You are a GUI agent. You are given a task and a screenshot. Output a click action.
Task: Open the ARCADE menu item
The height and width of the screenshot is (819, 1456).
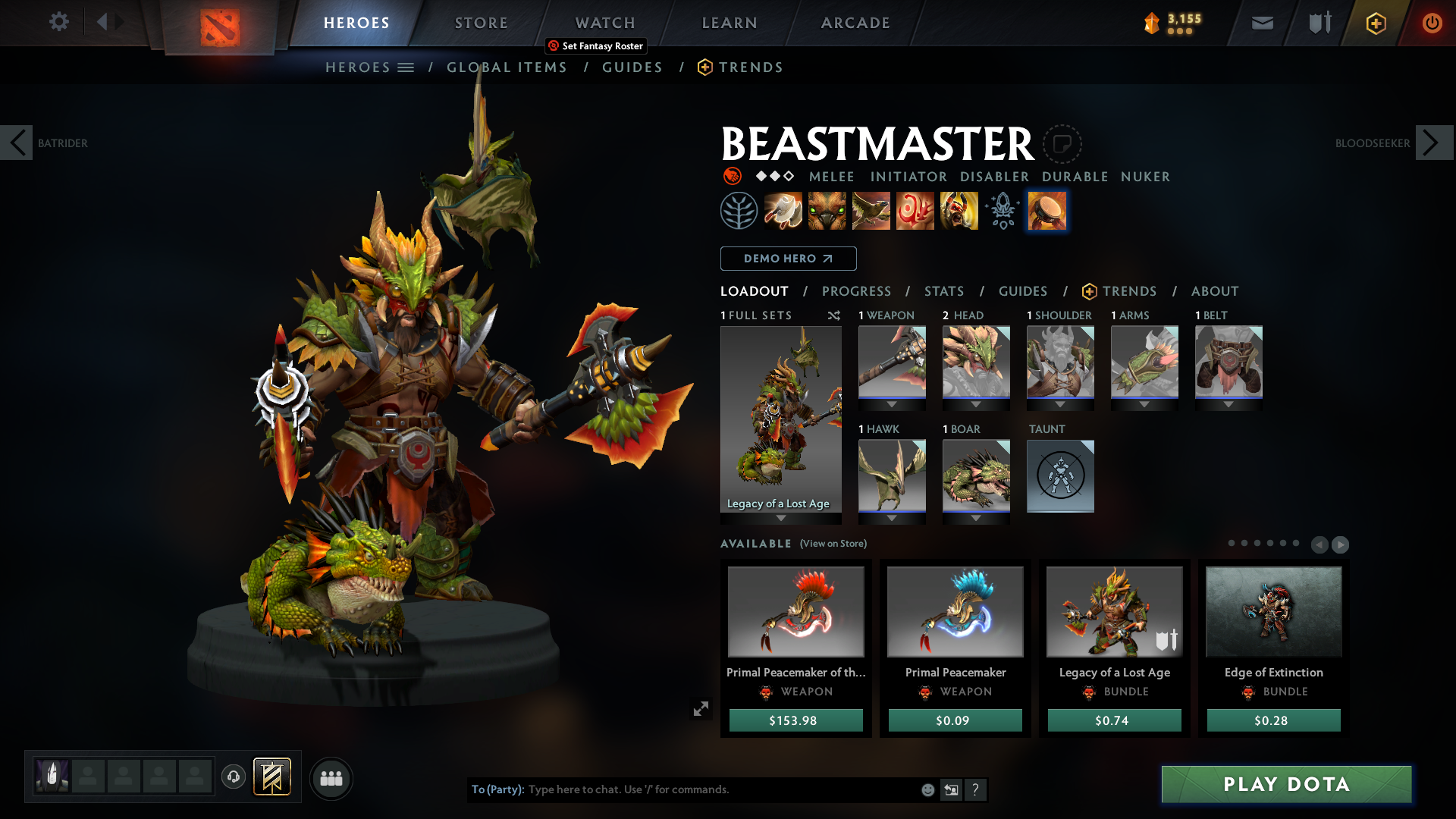(855, 23)
